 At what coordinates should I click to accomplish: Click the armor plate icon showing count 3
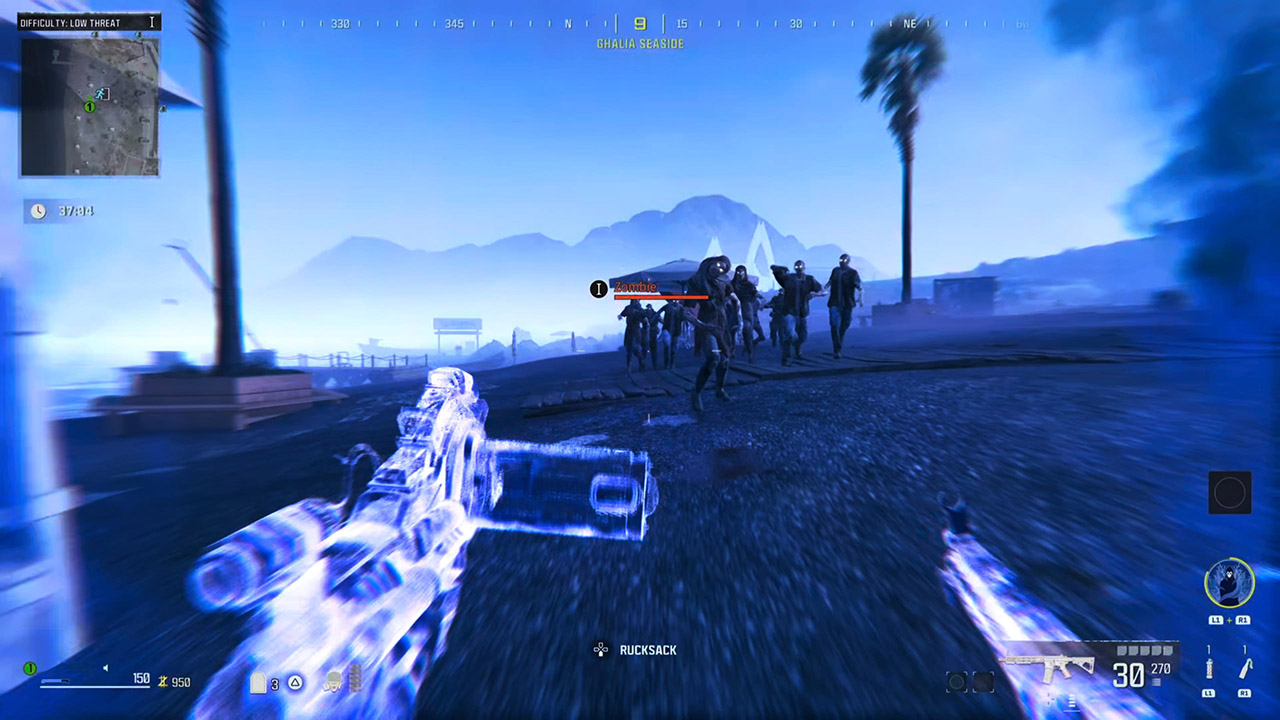pos(258,683)
